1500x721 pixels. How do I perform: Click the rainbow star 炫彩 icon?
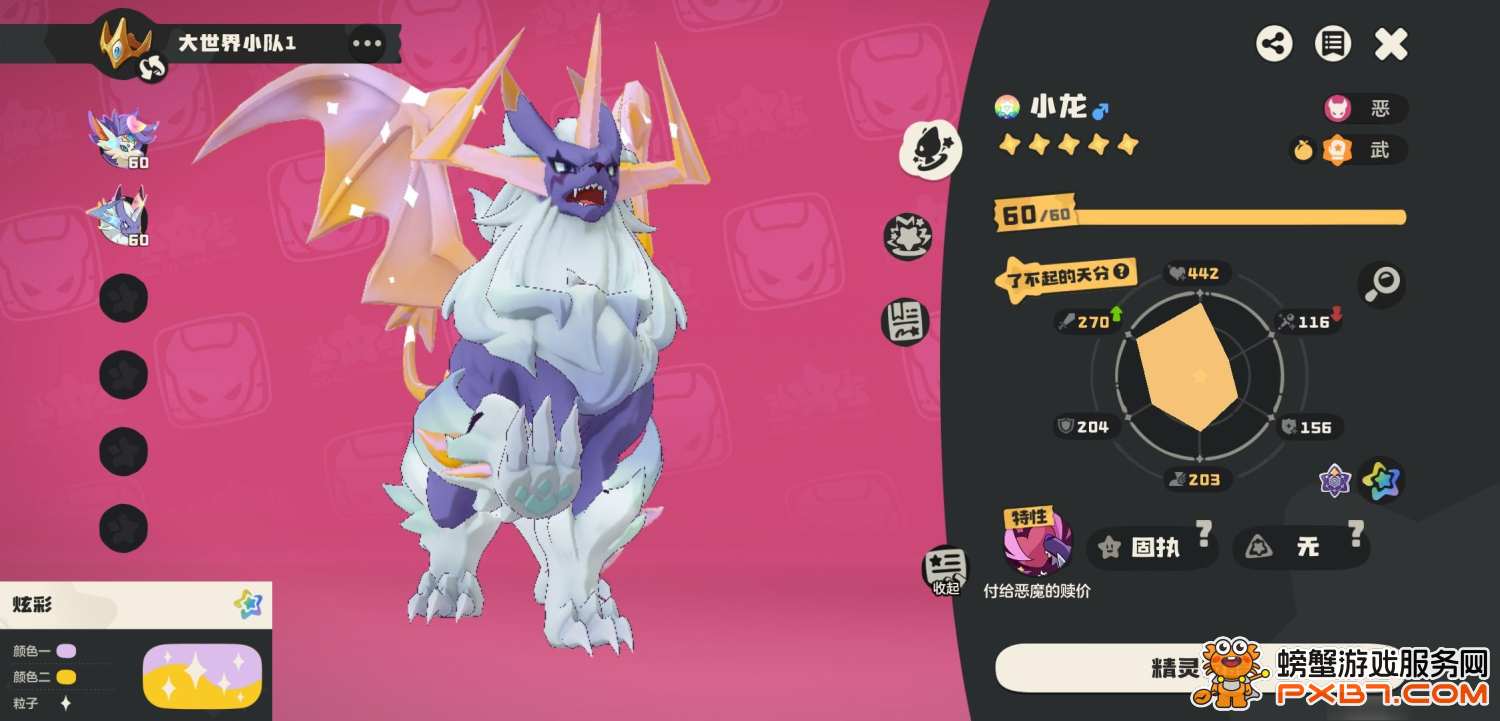point(1381,480)
